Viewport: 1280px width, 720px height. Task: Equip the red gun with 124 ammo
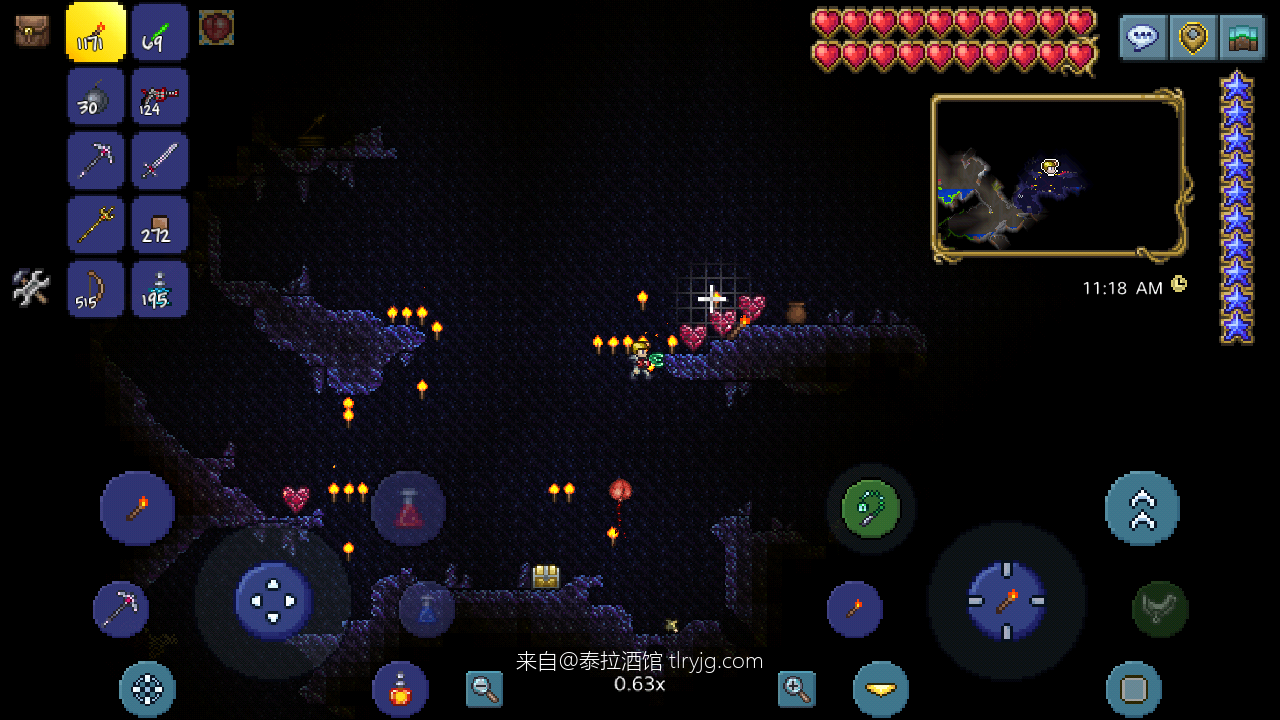click(159, 96)
